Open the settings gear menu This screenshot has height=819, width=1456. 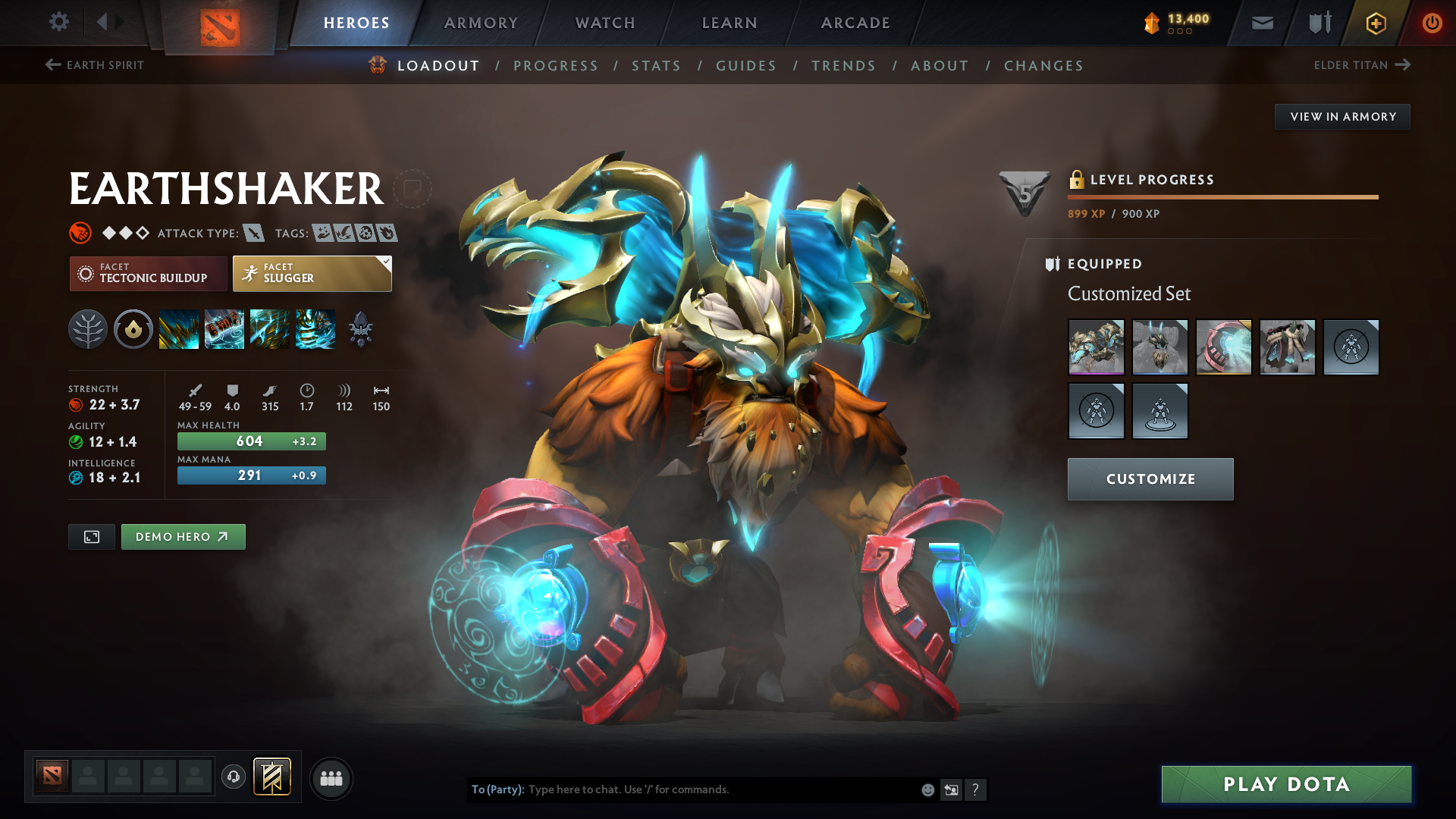59,22
